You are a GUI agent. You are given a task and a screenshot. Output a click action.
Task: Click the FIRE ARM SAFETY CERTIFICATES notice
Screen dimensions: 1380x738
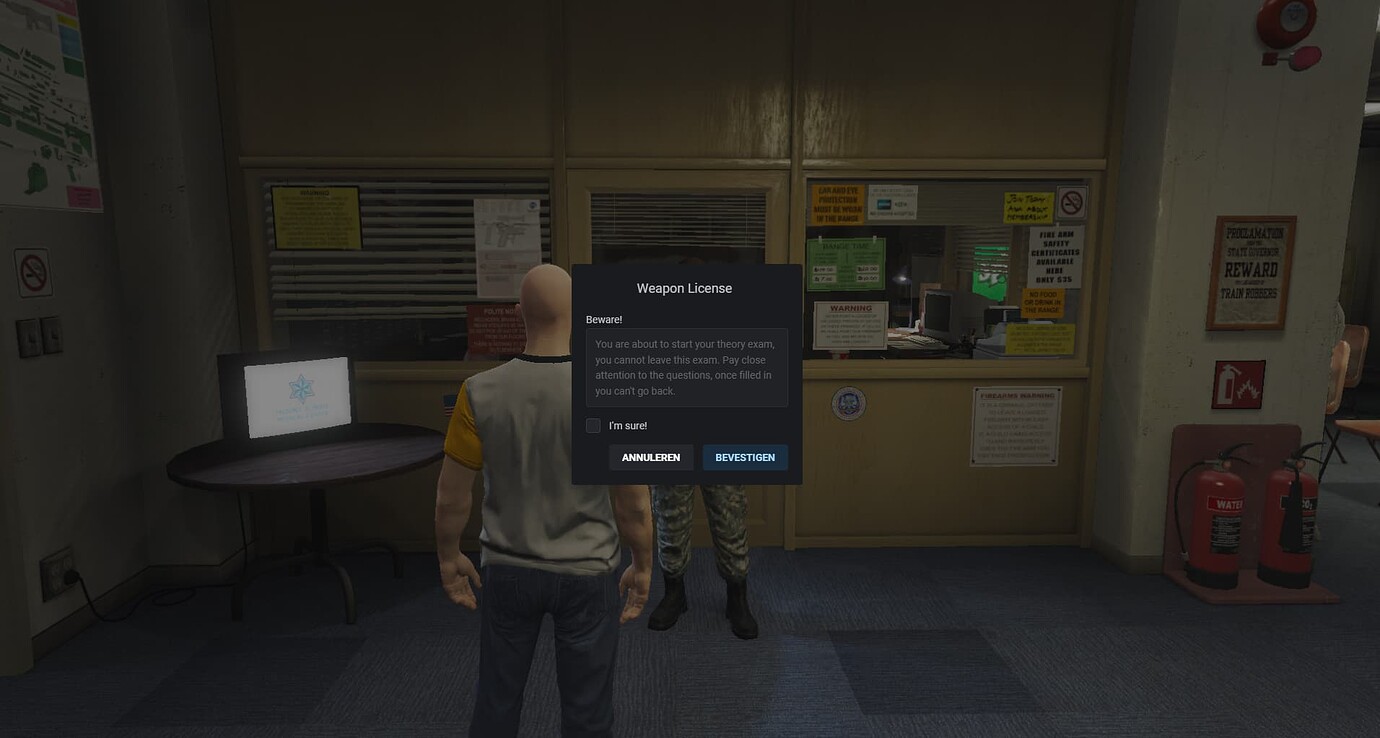[1056, 256]
